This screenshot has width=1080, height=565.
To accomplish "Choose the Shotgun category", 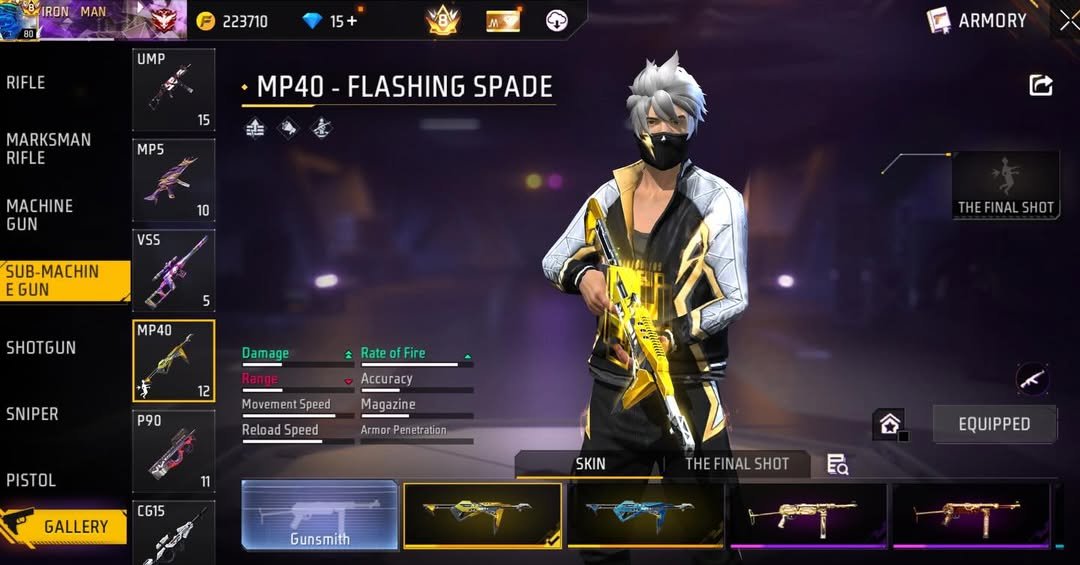I will 41,348.
